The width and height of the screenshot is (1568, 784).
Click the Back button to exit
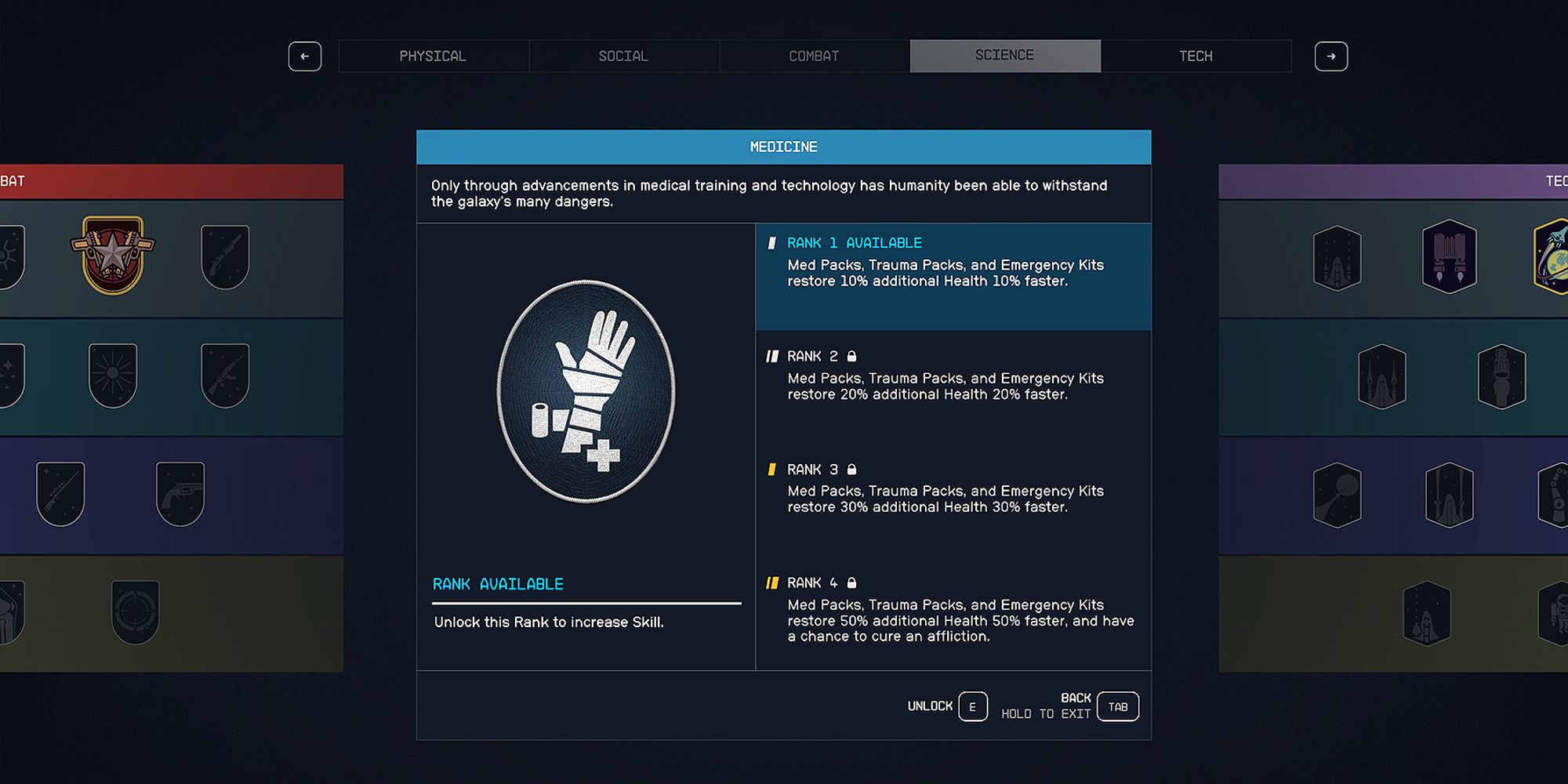pyautogui.click(x=1116, y=706)
